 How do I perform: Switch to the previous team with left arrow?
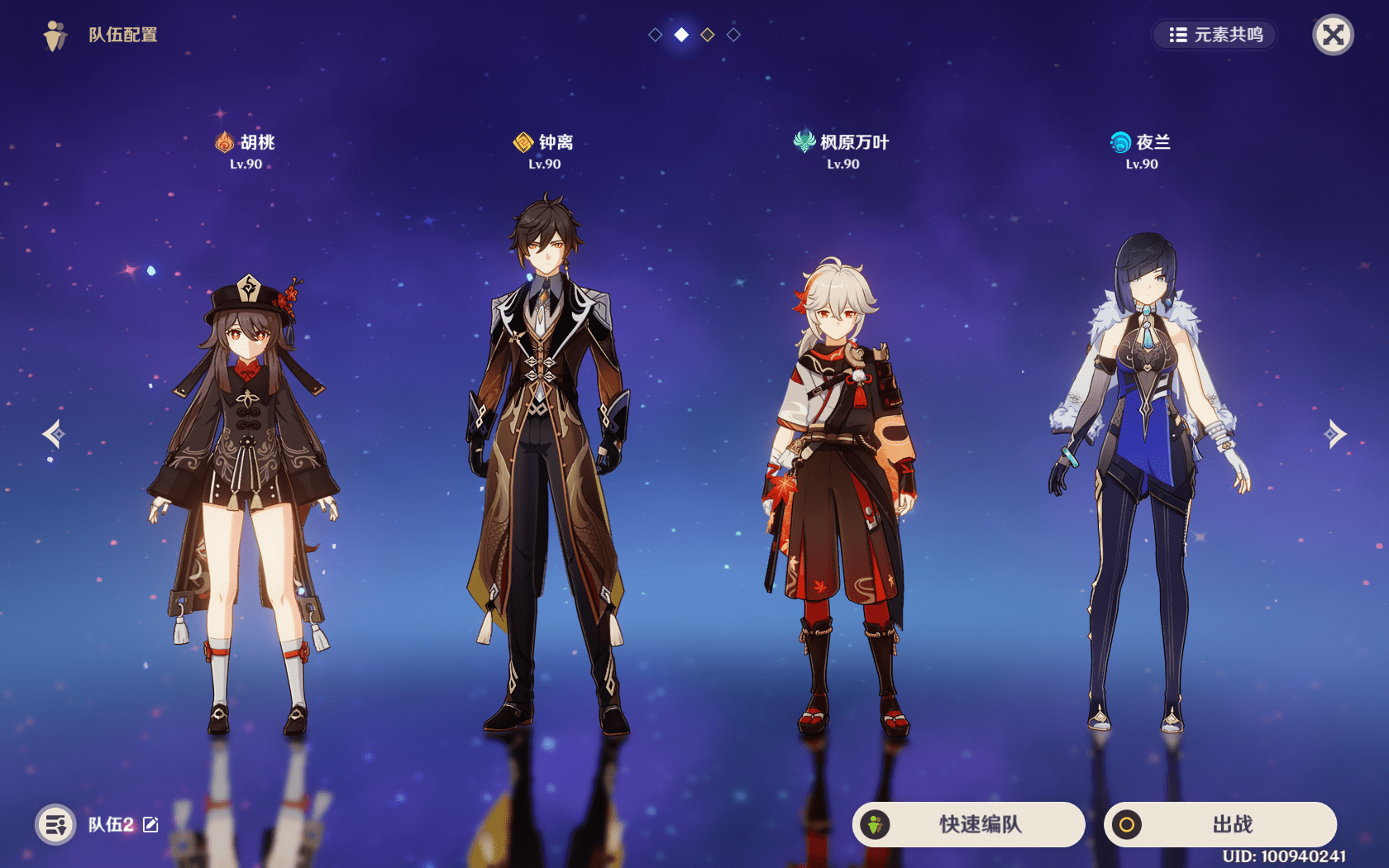tap(54, 433)
